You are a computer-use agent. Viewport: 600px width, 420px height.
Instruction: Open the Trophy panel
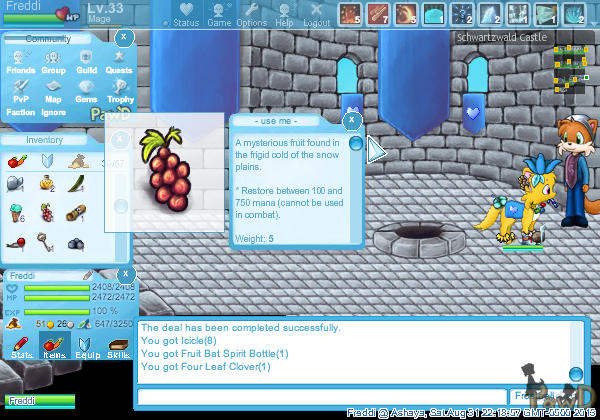(120, 91)
